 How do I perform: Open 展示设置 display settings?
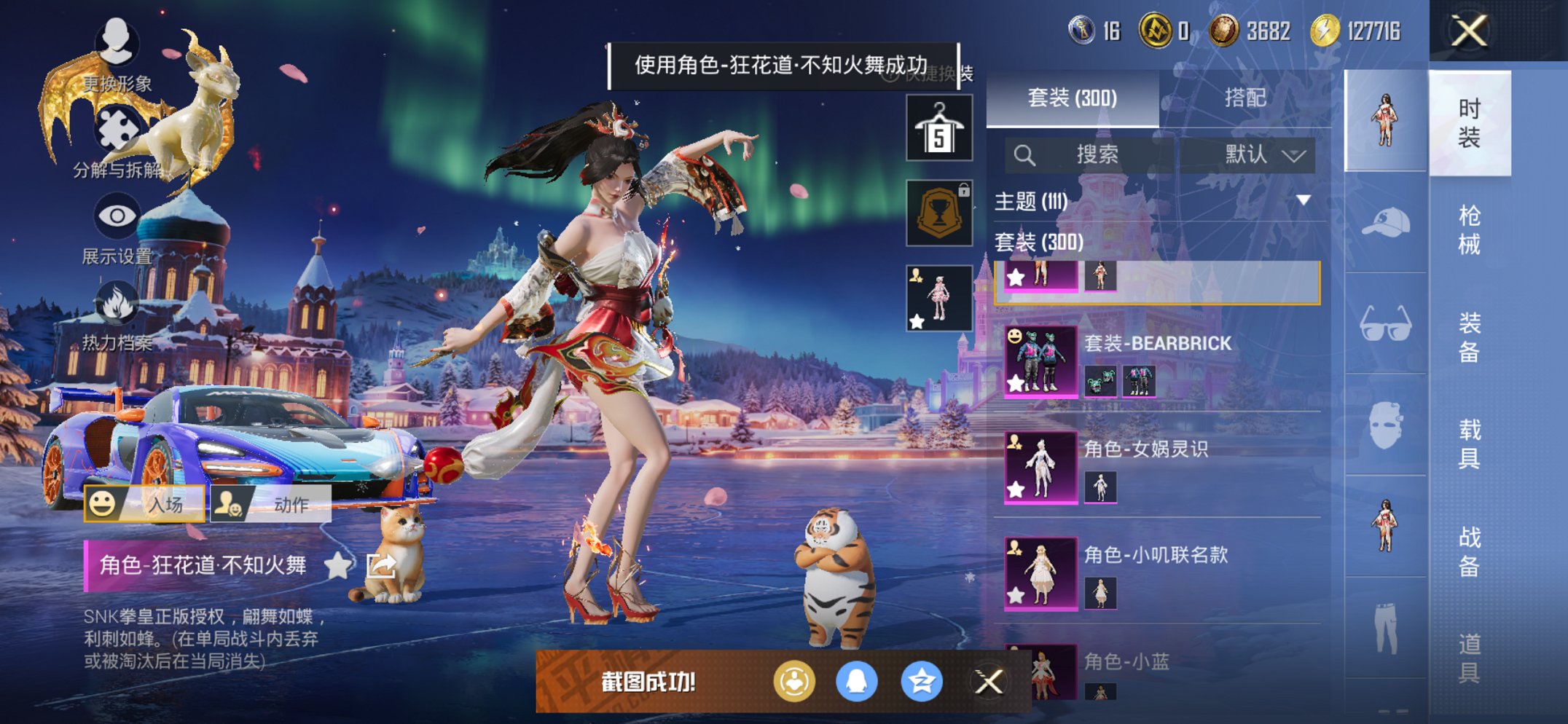point(117,227)
